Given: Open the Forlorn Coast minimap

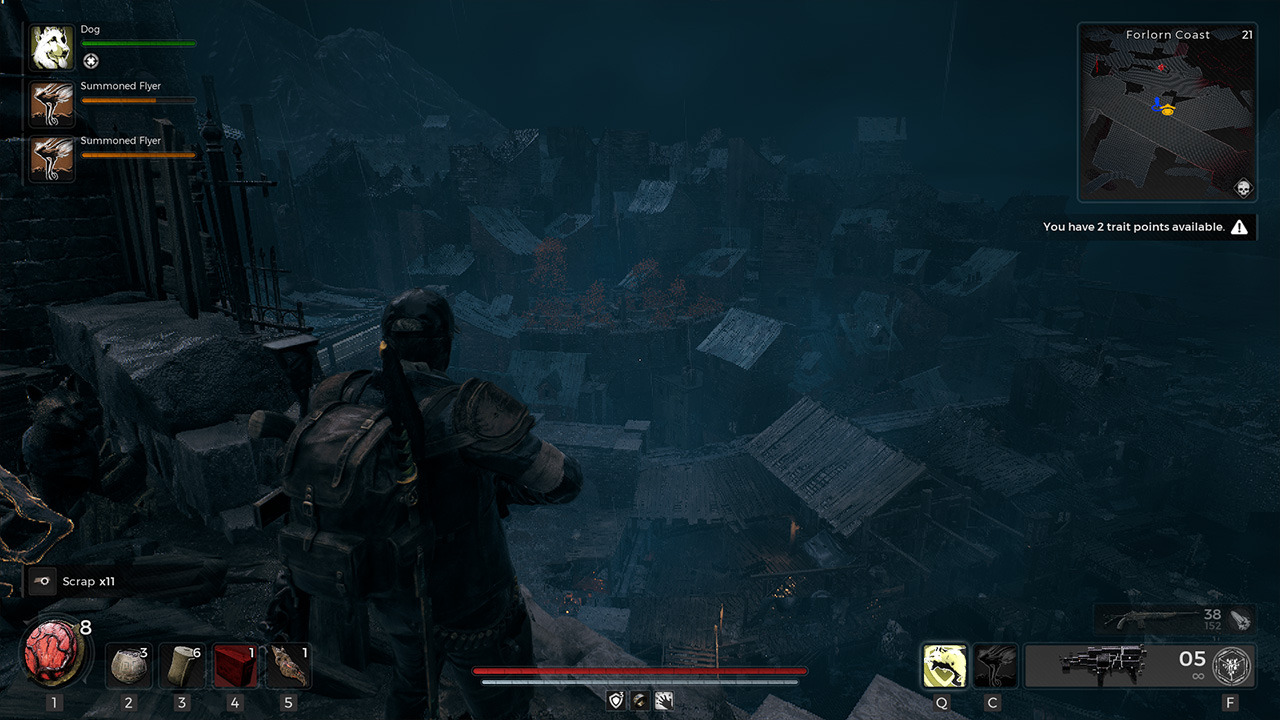Looking at the screenshot, I should click(x=1166, y=112).
